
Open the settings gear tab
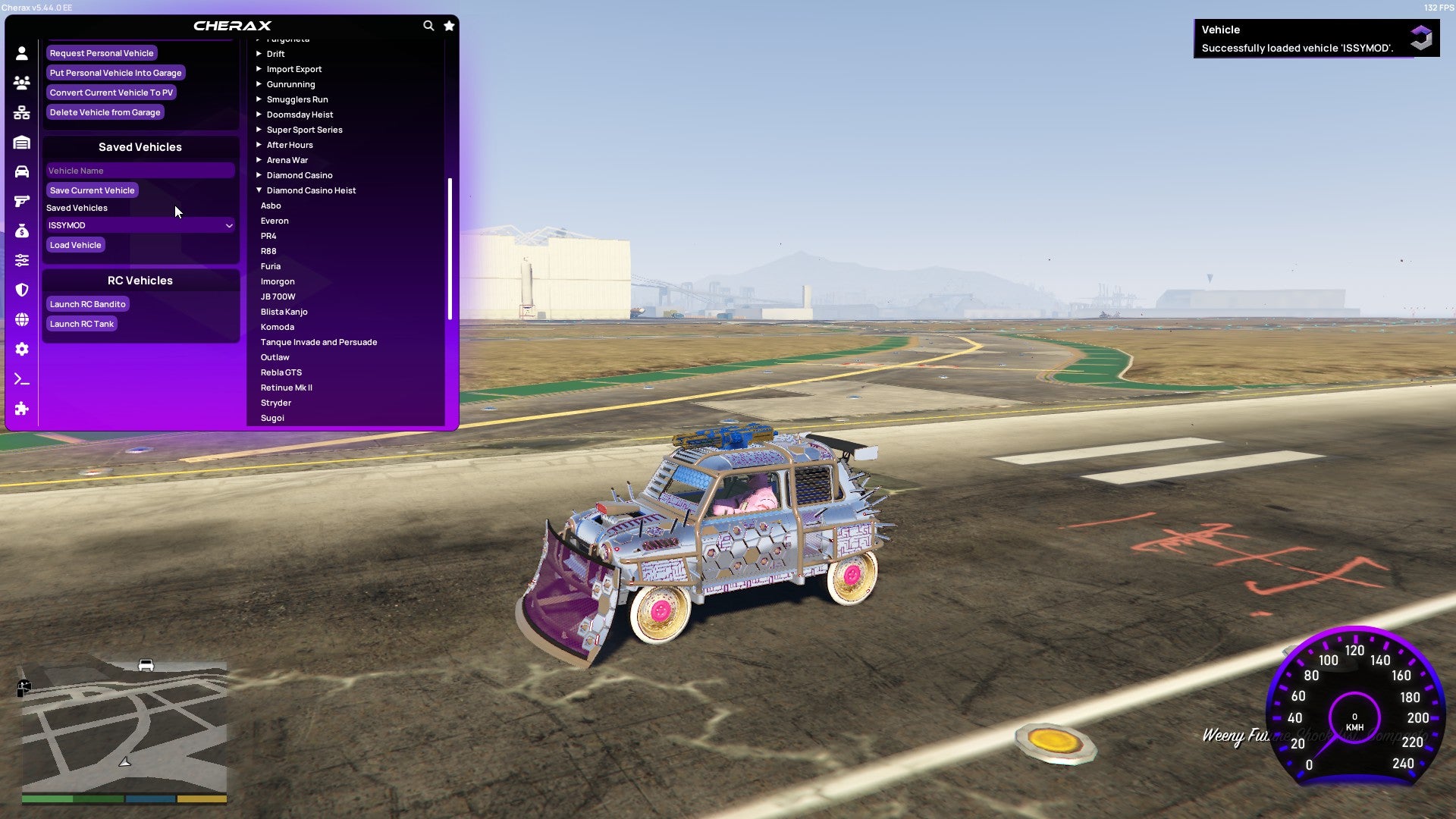click(22, 349)
